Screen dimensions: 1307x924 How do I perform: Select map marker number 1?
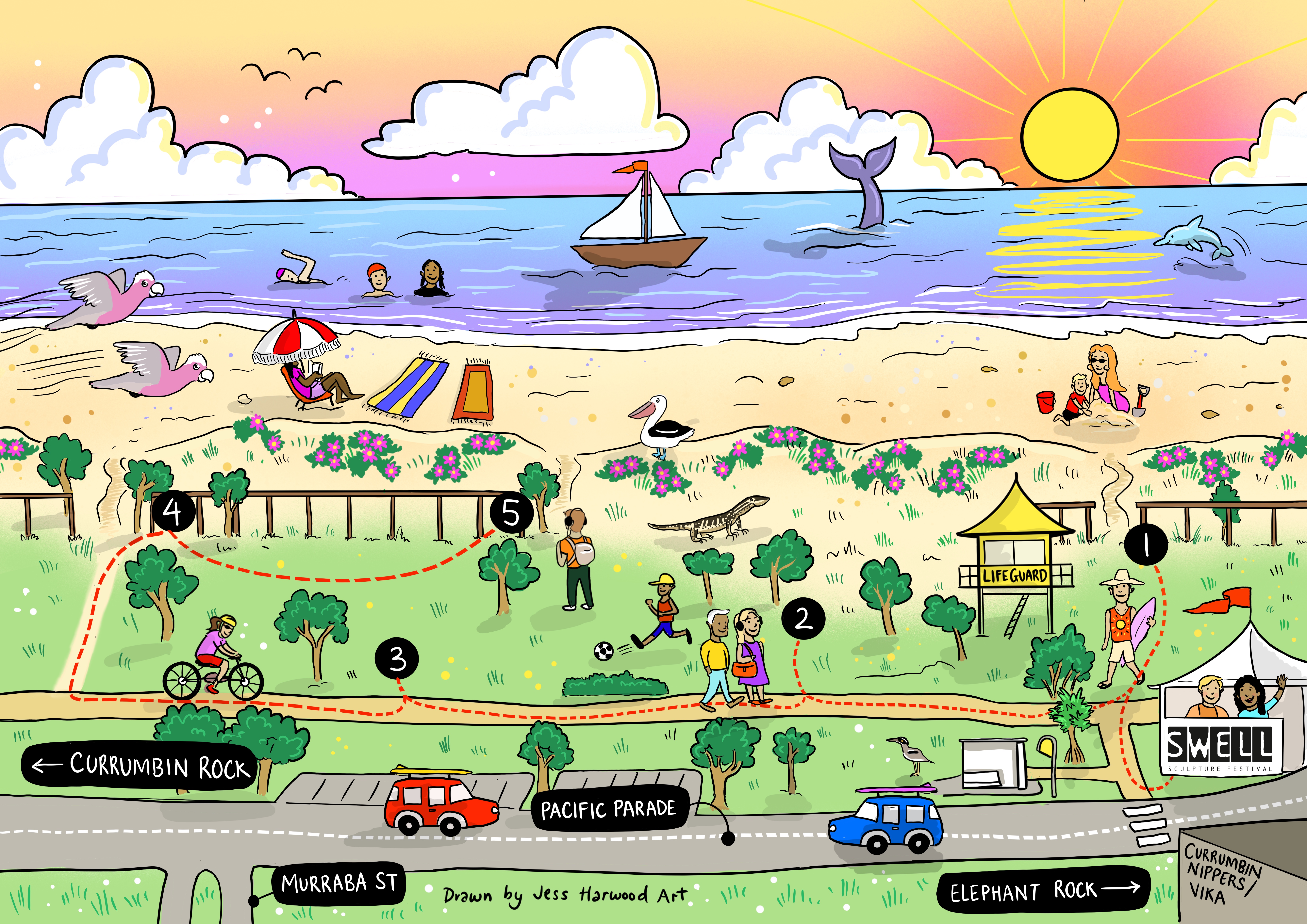coord(1146,544)
